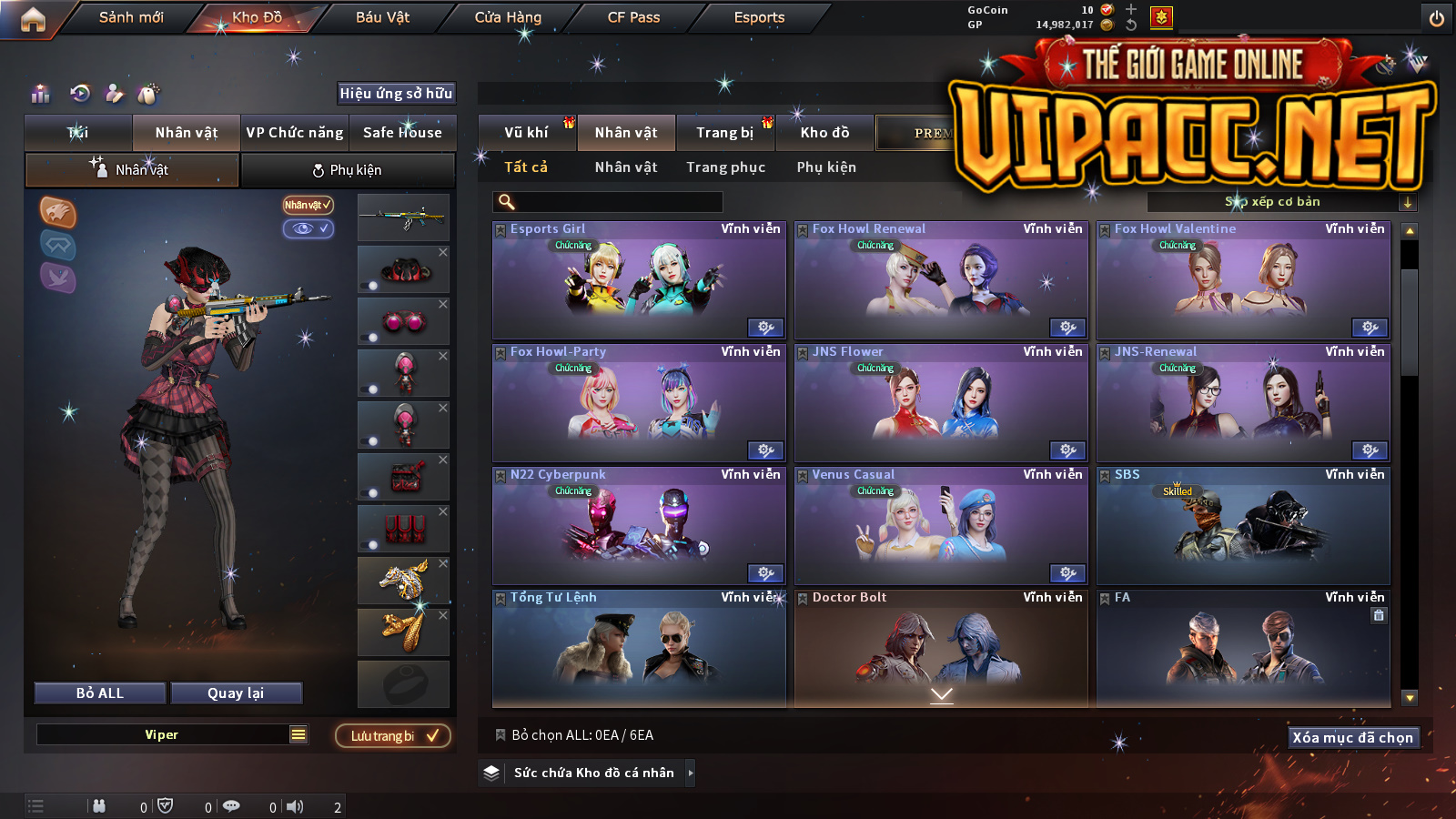
Task: Open the Esports tab
Action: tap(759, 17)
